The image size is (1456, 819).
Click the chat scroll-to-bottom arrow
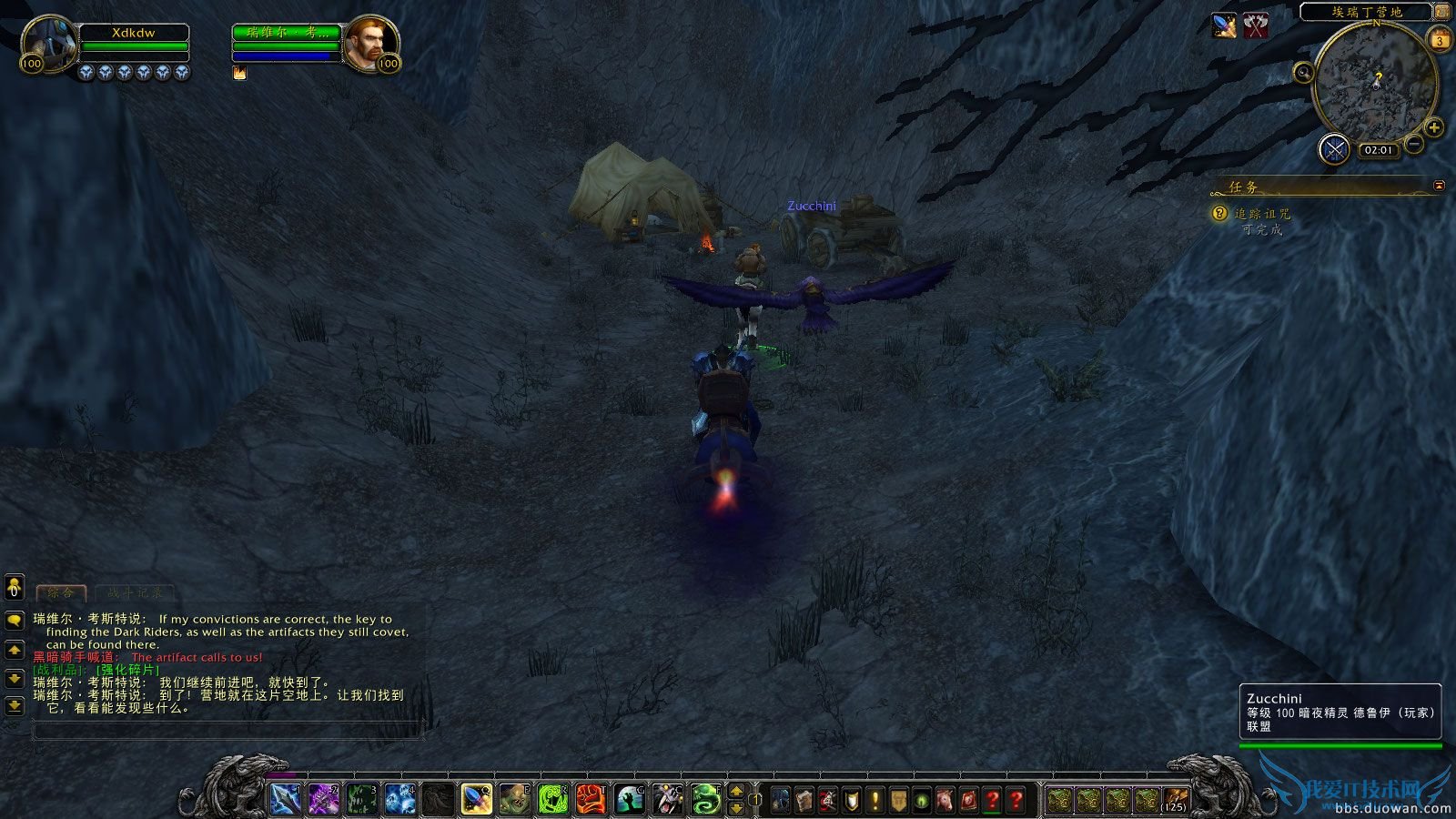pyautogui.click(x=14, y=706)
